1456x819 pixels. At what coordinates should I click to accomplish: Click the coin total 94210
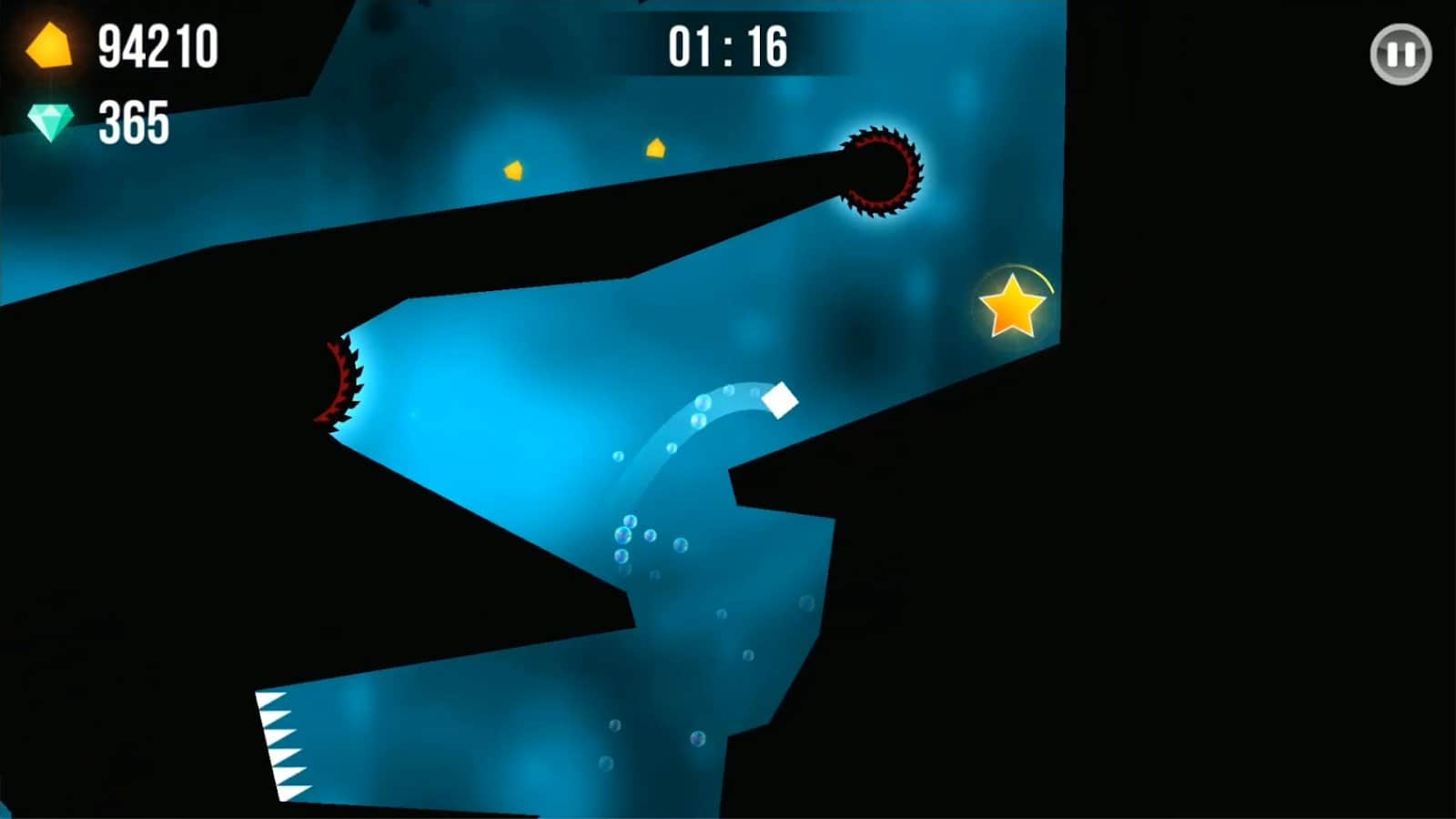pyautogui.click(x=160, y=47)
